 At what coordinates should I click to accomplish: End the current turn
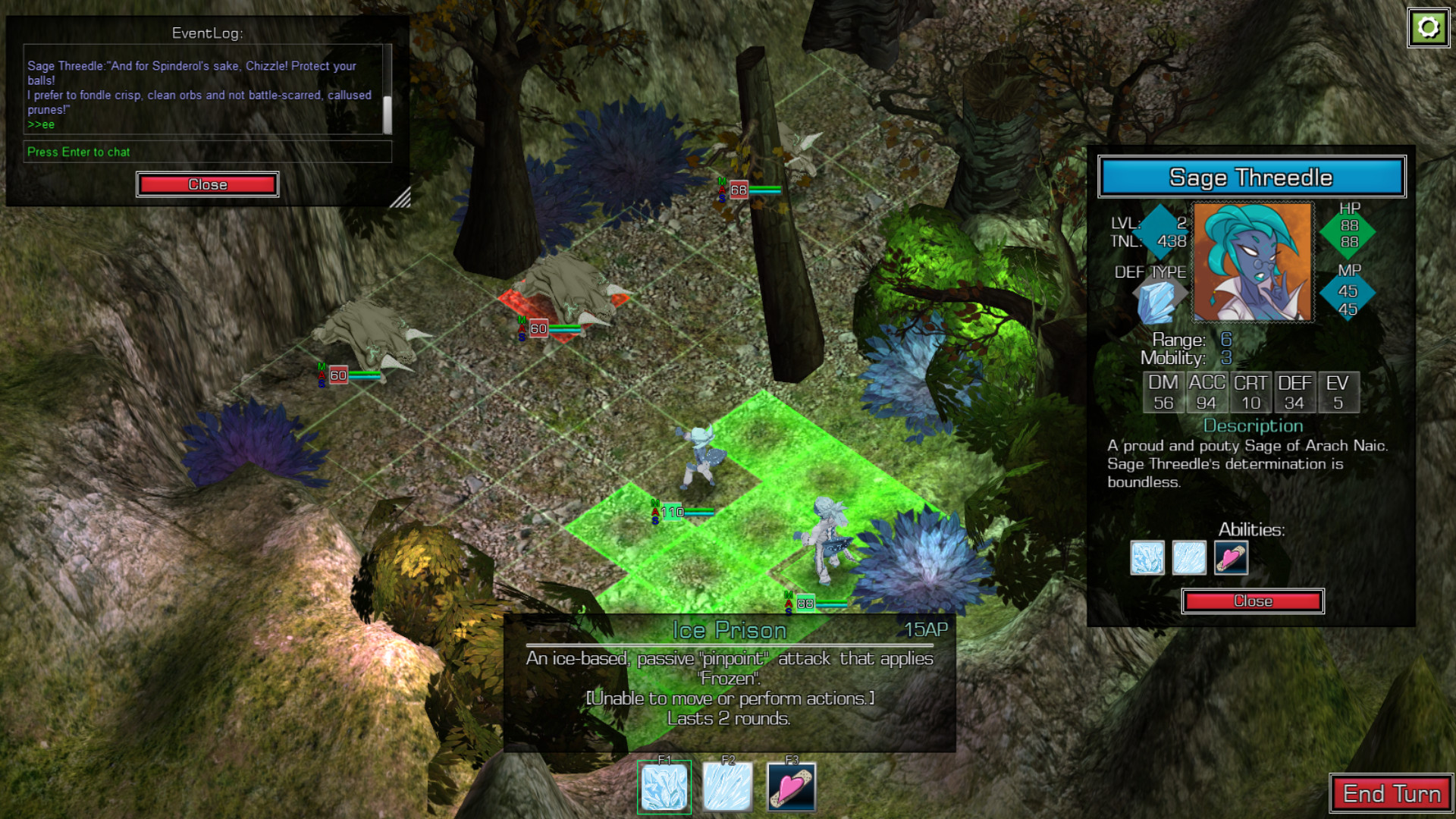point(1391,794)
